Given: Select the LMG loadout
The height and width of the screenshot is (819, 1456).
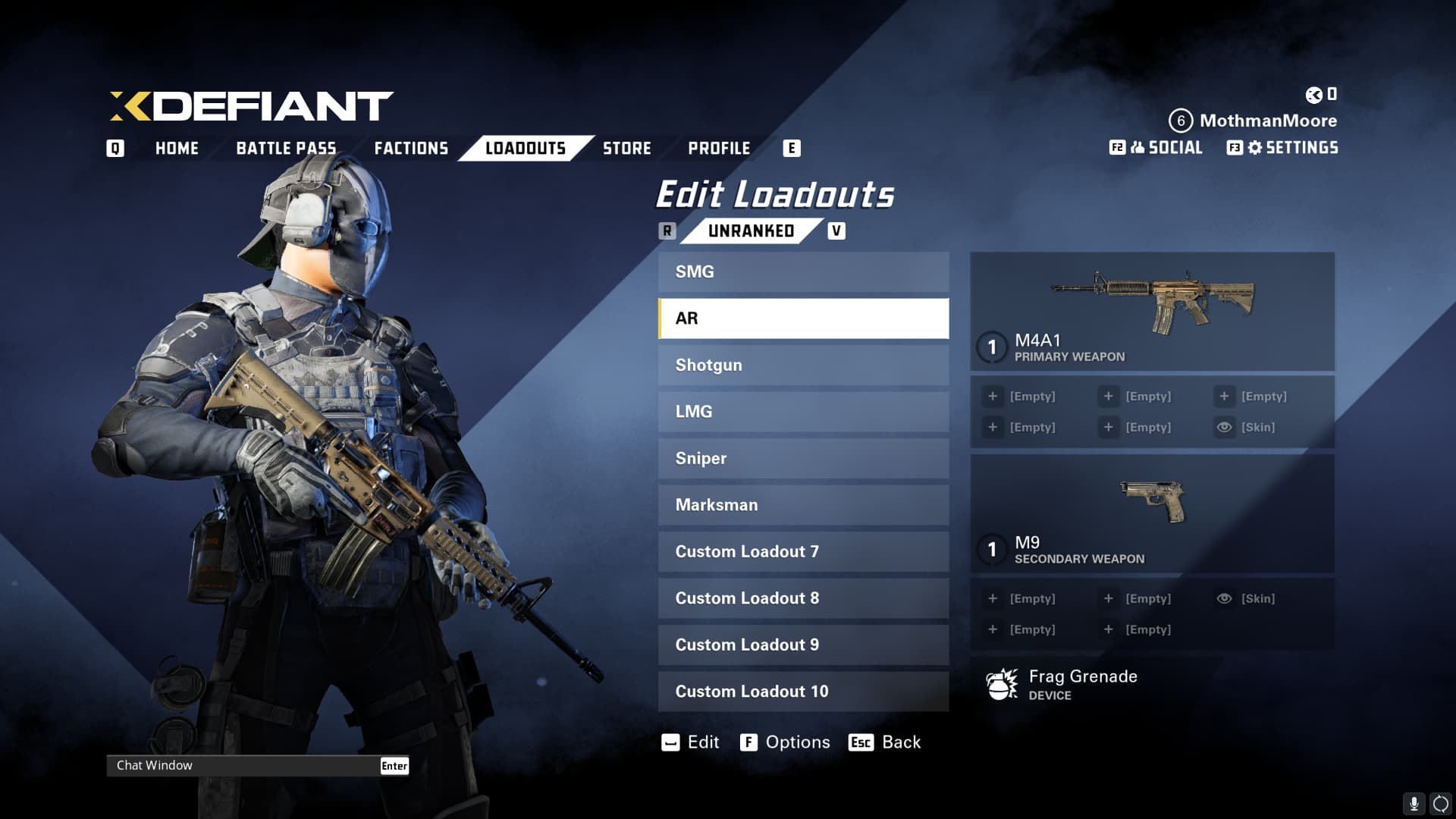Looking at the screenshot, I should point(803,412).
